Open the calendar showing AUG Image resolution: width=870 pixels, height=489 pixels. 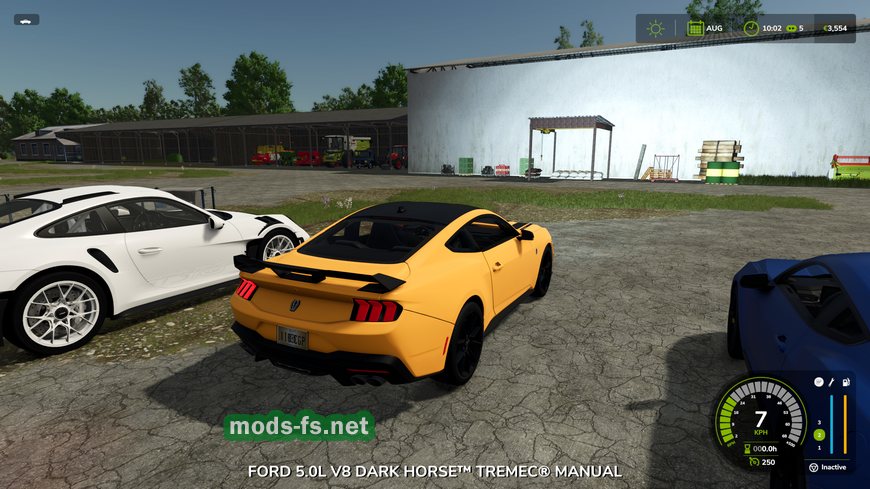695,28
